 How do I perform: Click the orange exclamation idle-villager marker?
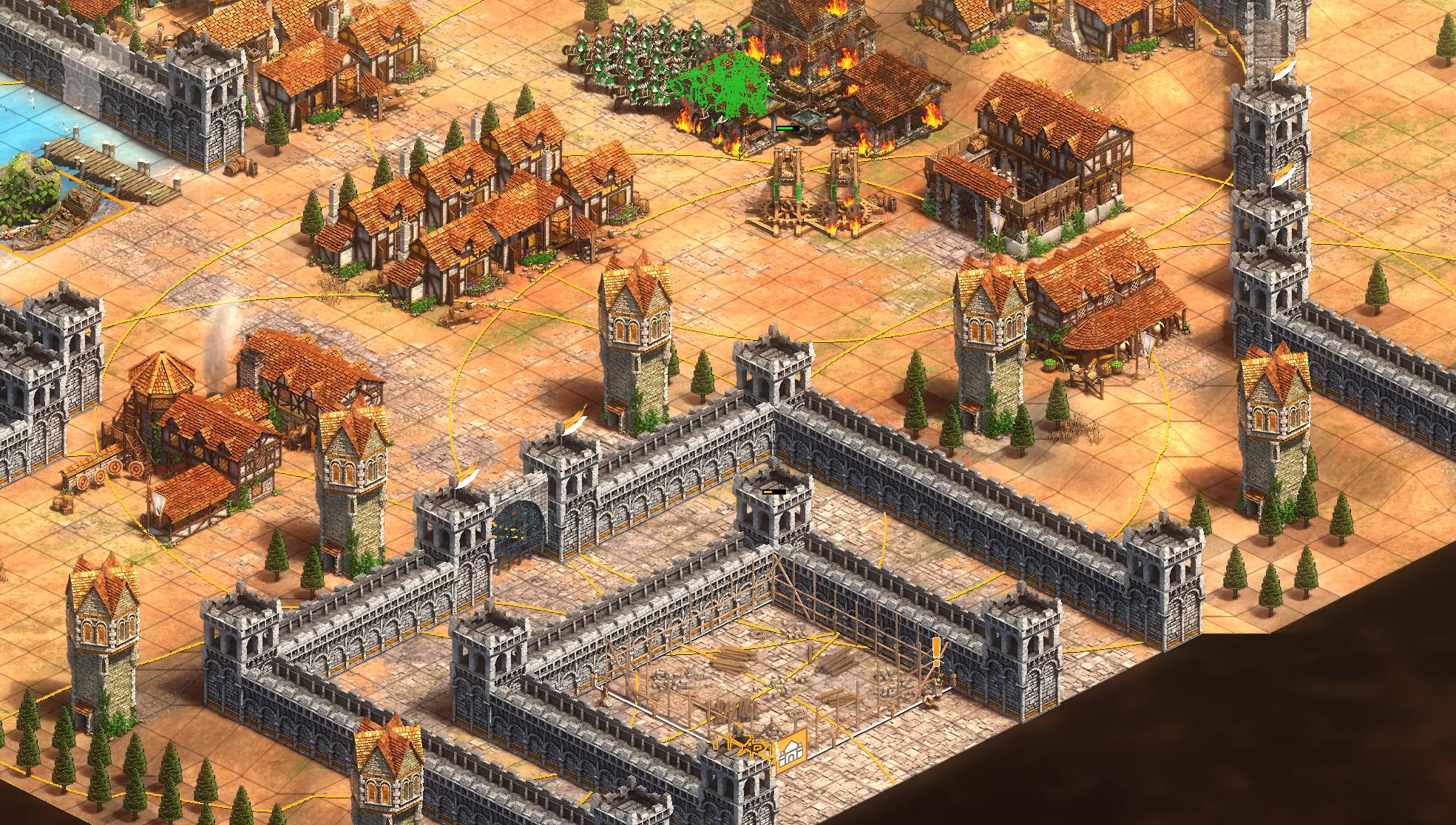pyautogui.click(x=936, y=653)
